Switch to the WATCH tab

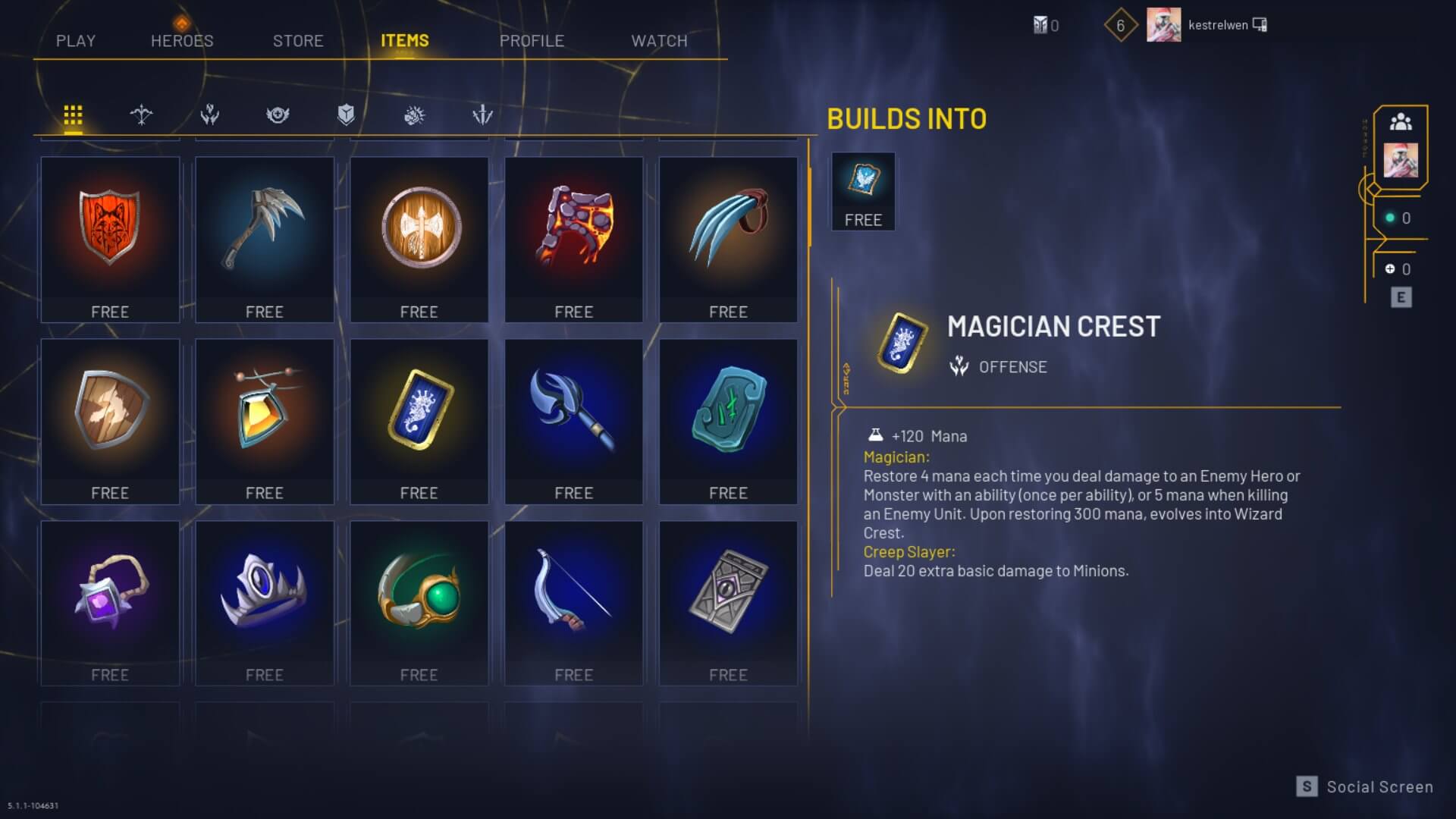[x=659, y=41]
